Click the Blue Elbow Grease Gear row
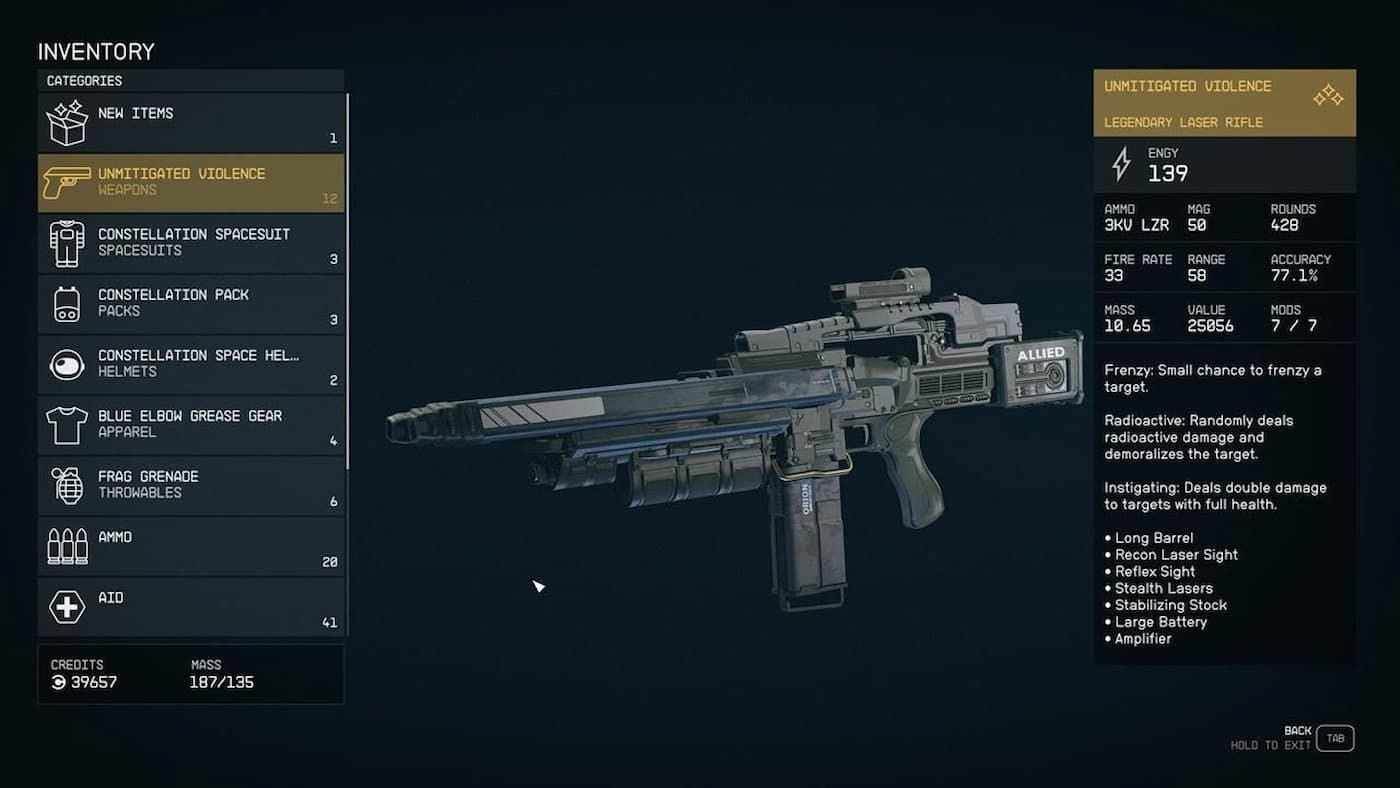 pyautogui.click(x=190, y=425)
